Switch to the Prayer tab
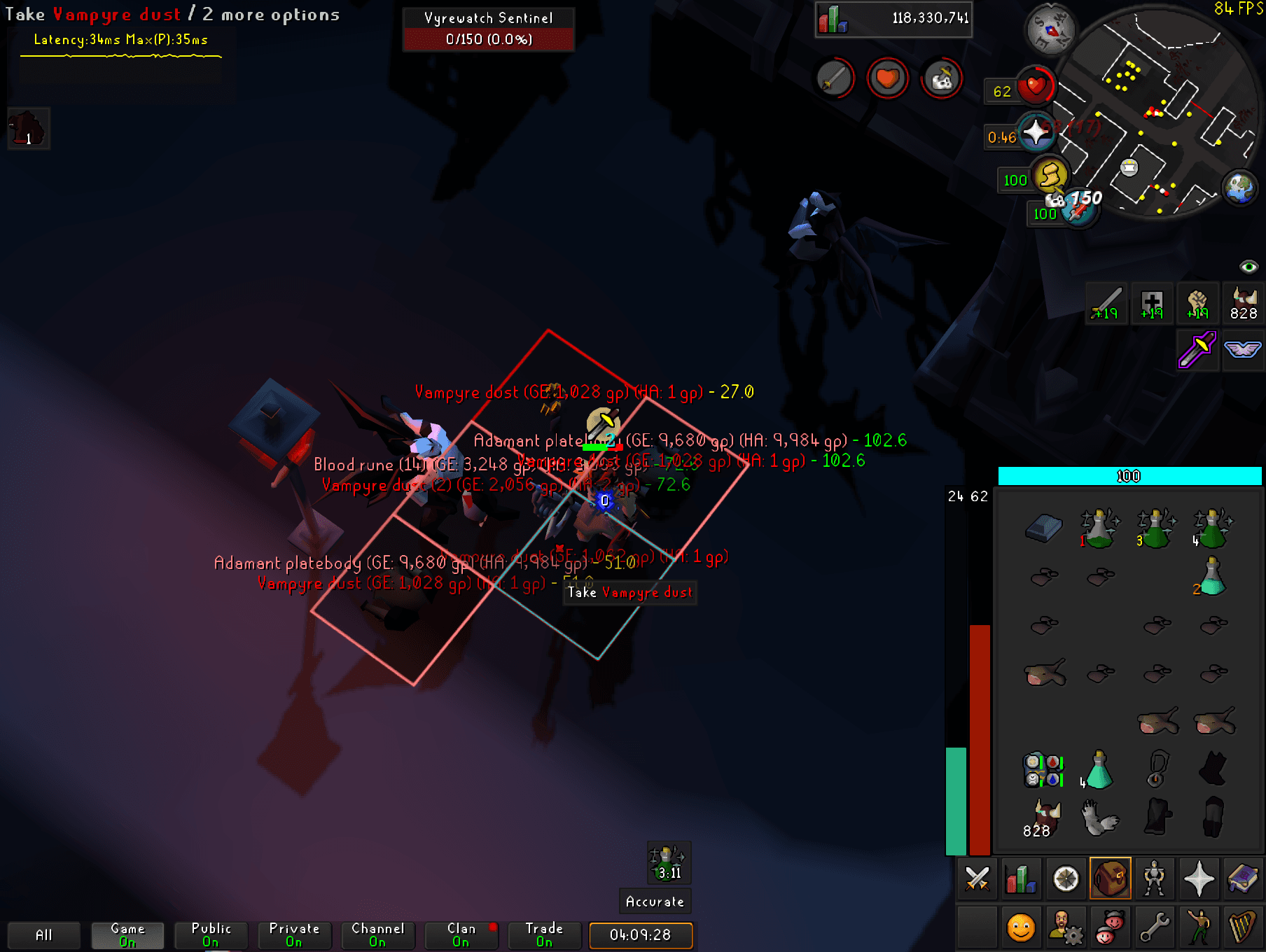 1199,878
